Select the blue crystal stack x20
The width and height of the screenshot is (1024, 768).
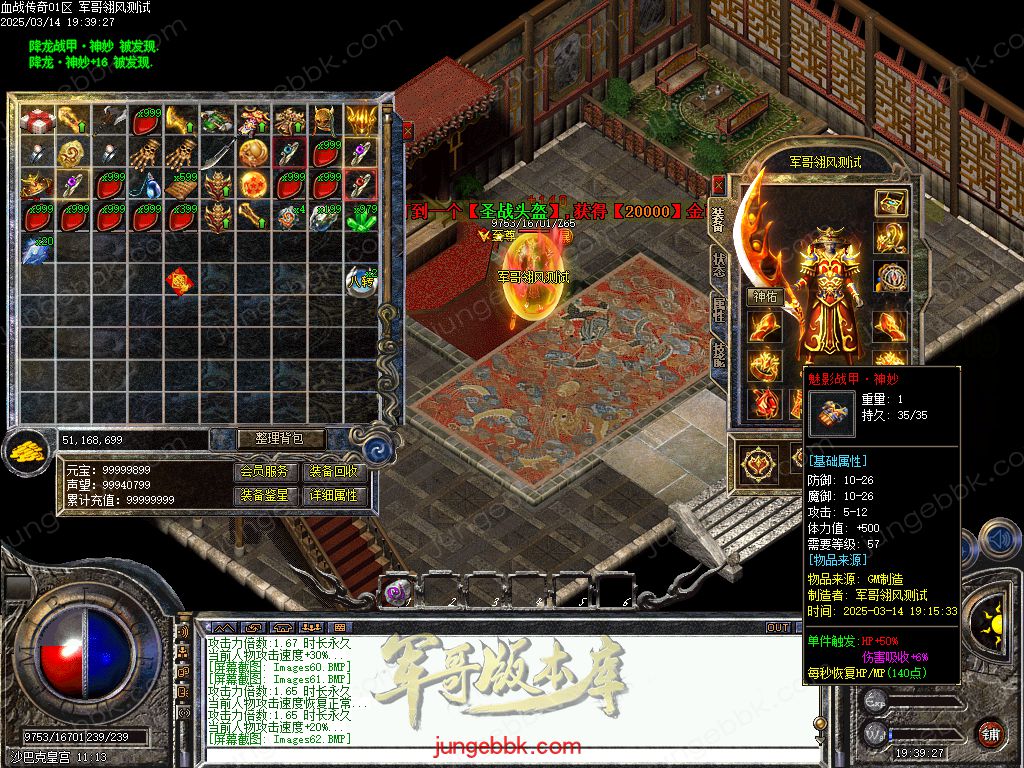pos(36,250)
